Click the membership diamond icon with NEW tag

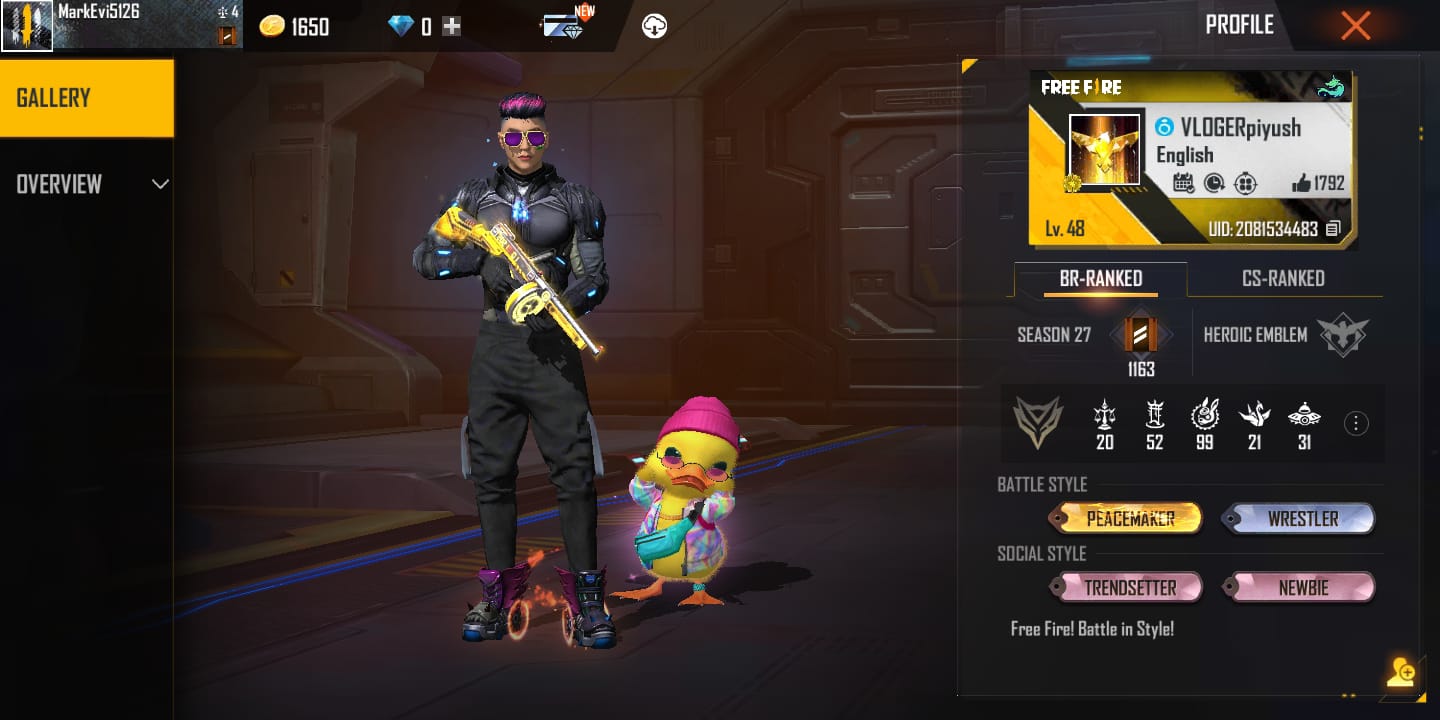click(x=560, y=25)
